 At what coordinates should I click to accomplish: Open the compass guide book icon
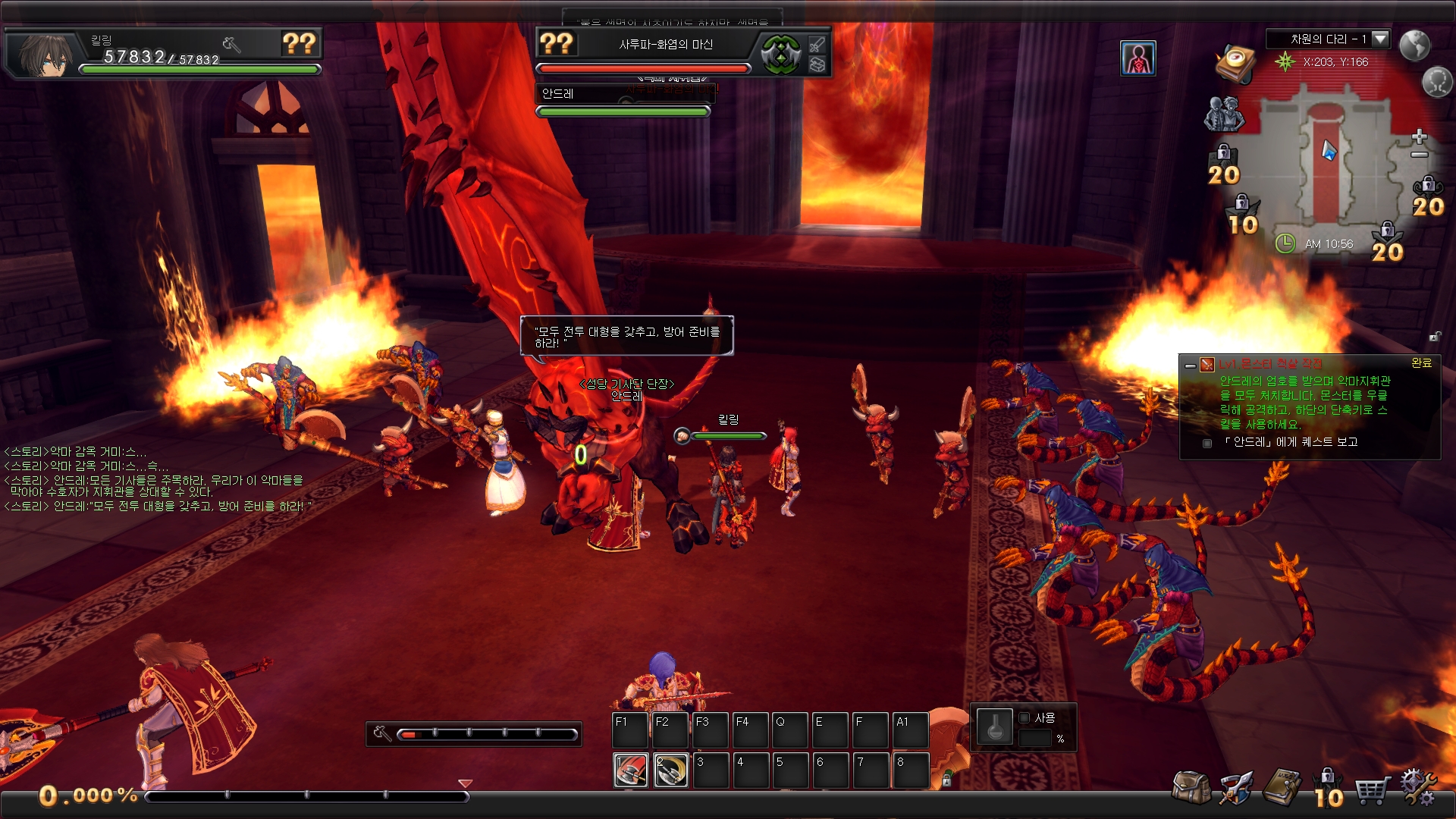click(1236, 62)
